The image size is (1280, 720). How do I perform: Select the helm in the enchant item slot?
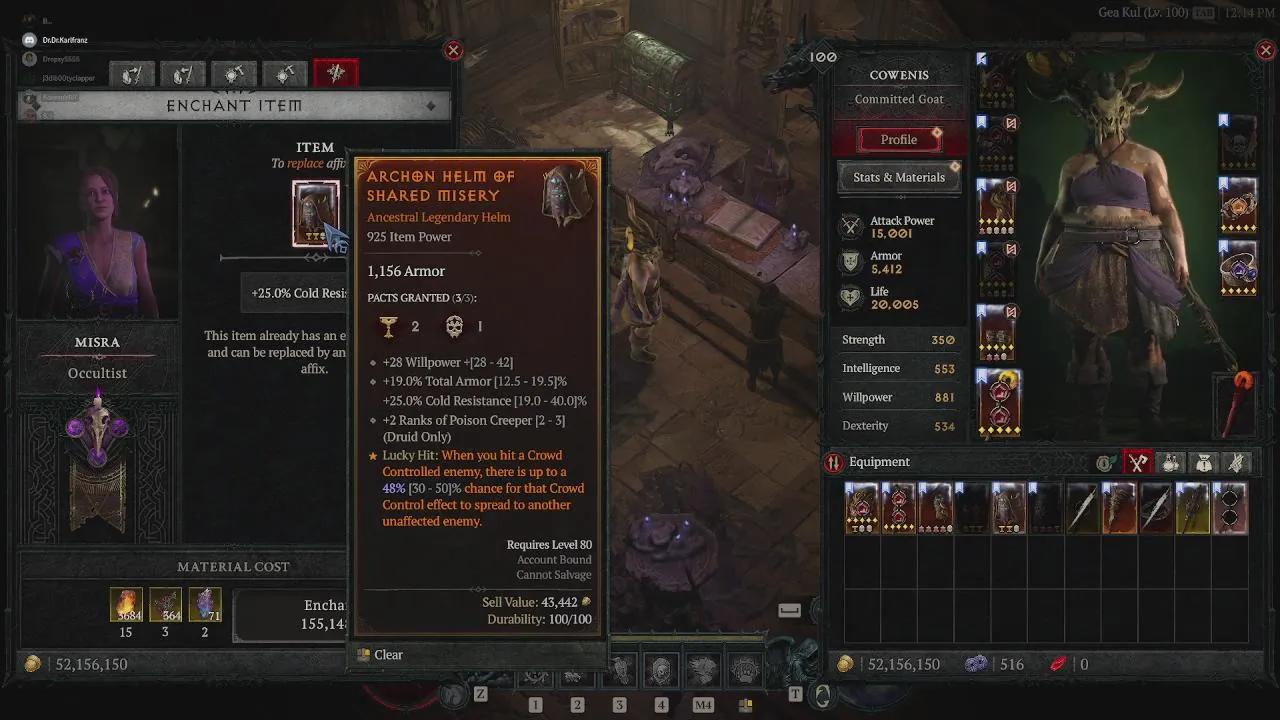click(x=315, y=212)
